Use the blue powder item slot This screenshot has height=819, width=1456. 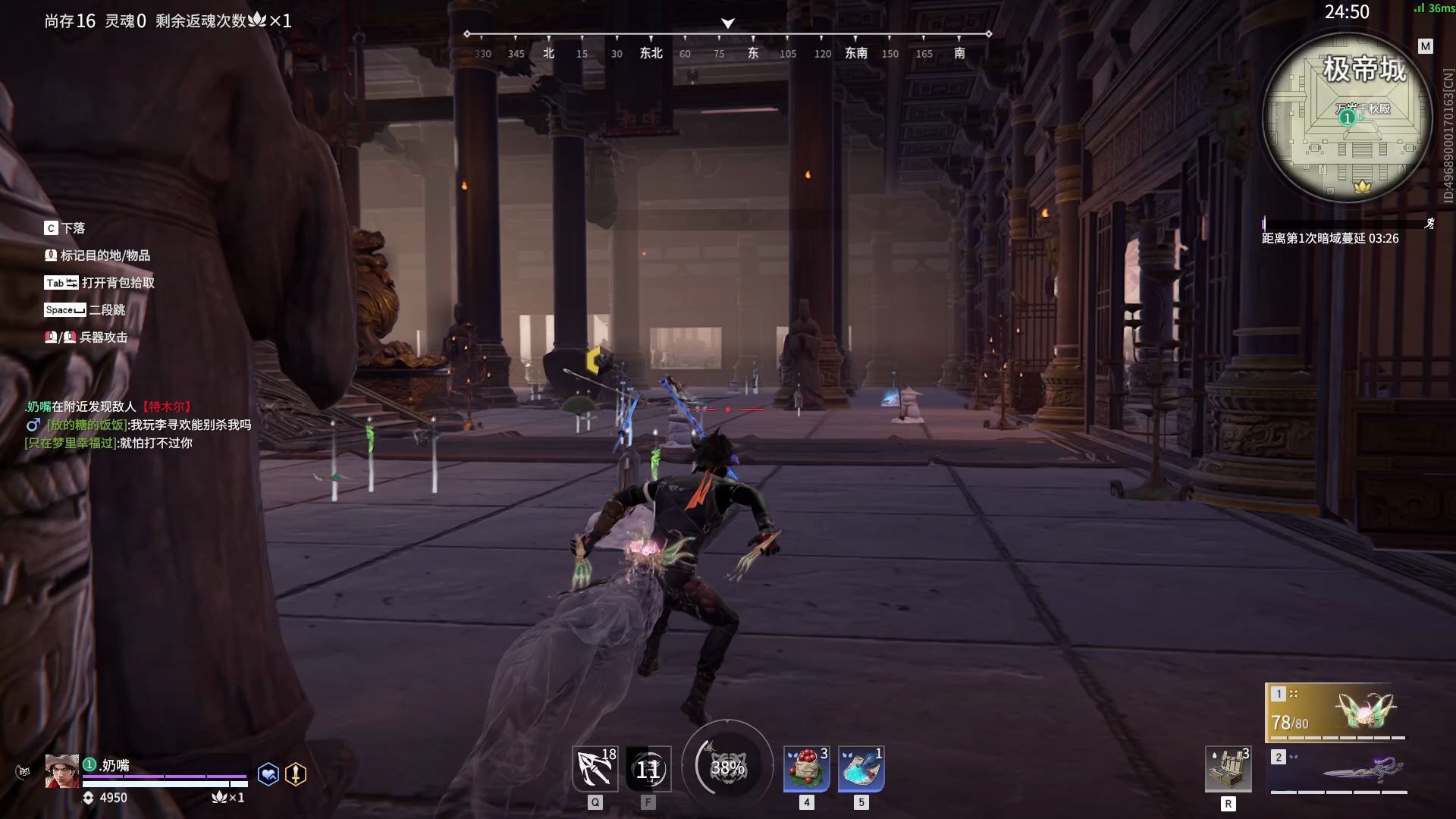[x=861, y=769]
